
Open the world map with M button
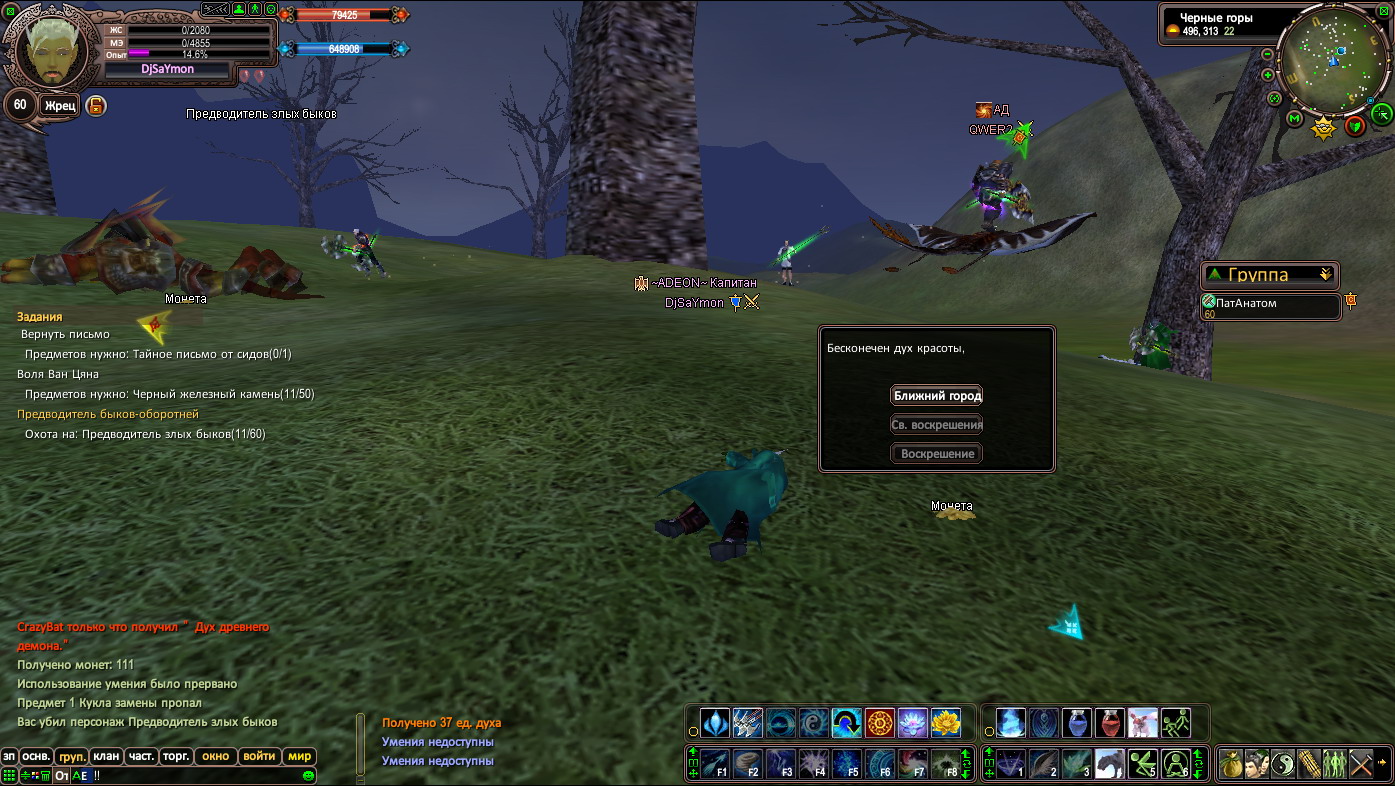1294,119
